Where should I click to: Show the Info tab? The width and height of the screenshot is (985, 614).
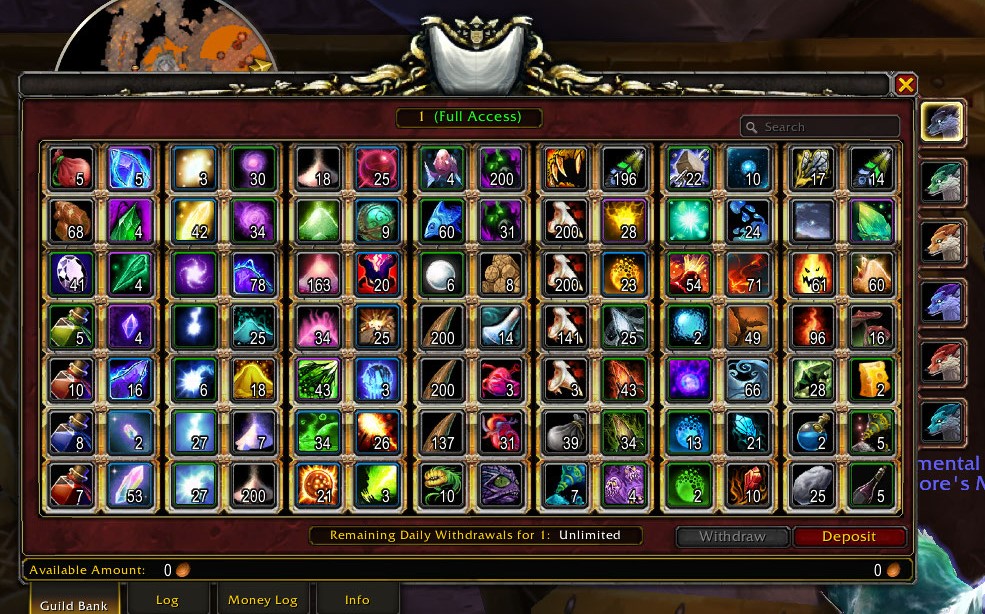pos(357,600)
